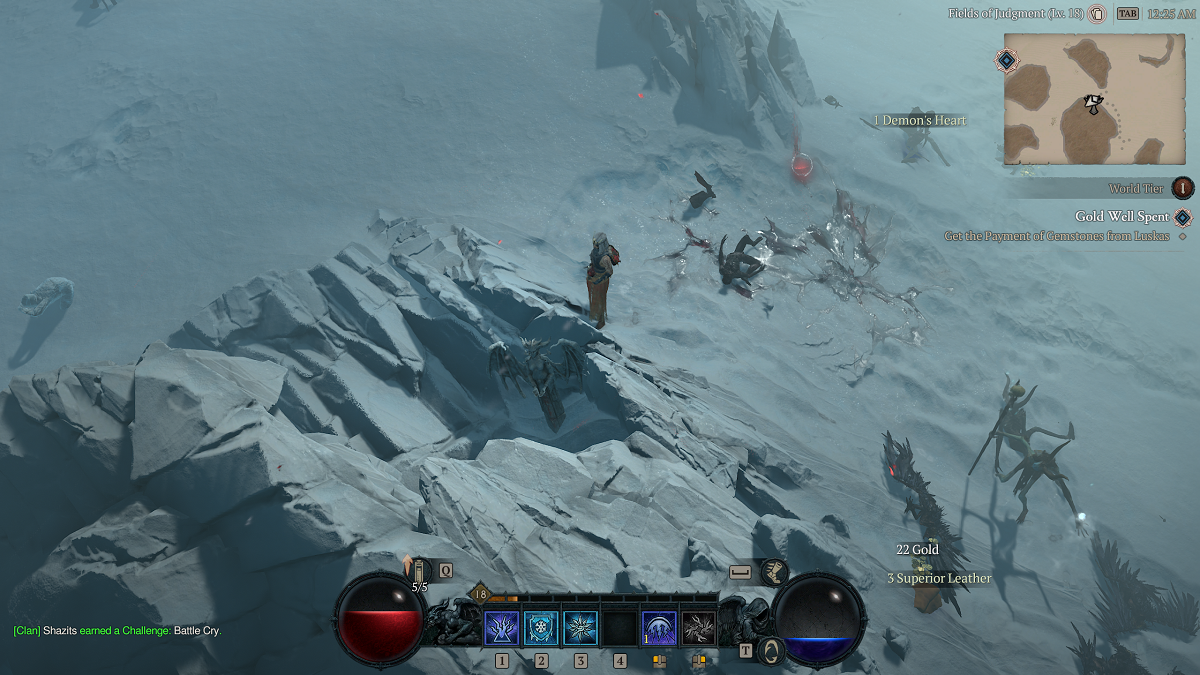The image size is (1200, 675).
Task: Trigger the grey cracked-lightning skill slot
Action: point(698,628)
